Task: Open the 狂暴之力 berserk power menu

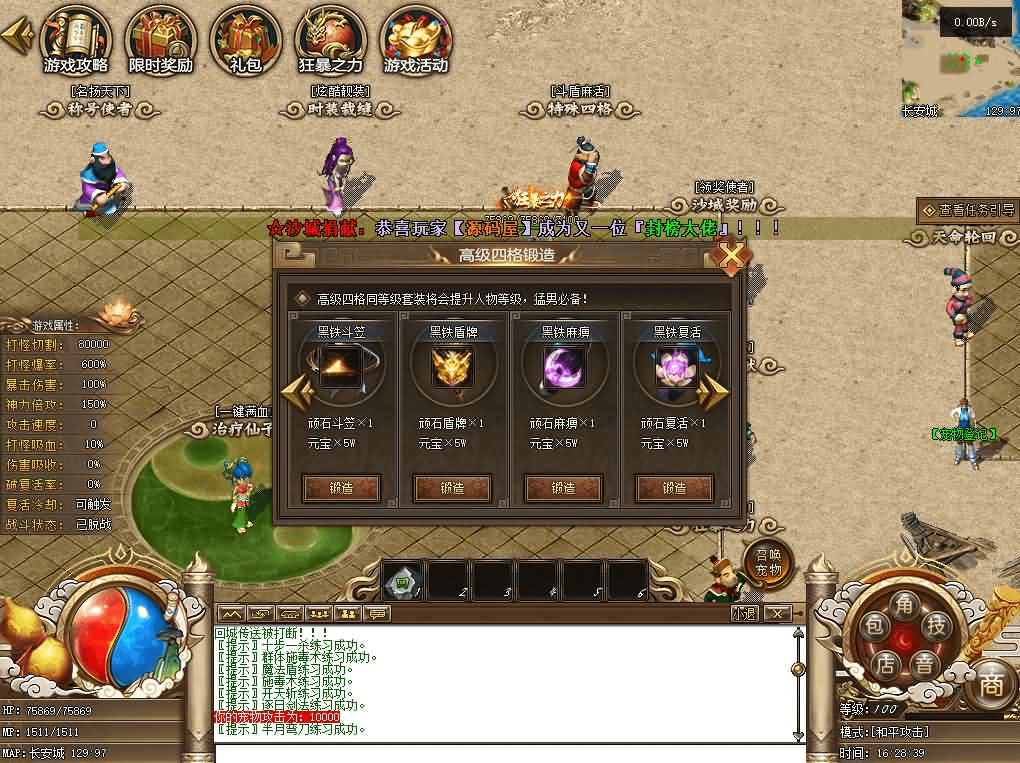Action: tap(331, 40)
